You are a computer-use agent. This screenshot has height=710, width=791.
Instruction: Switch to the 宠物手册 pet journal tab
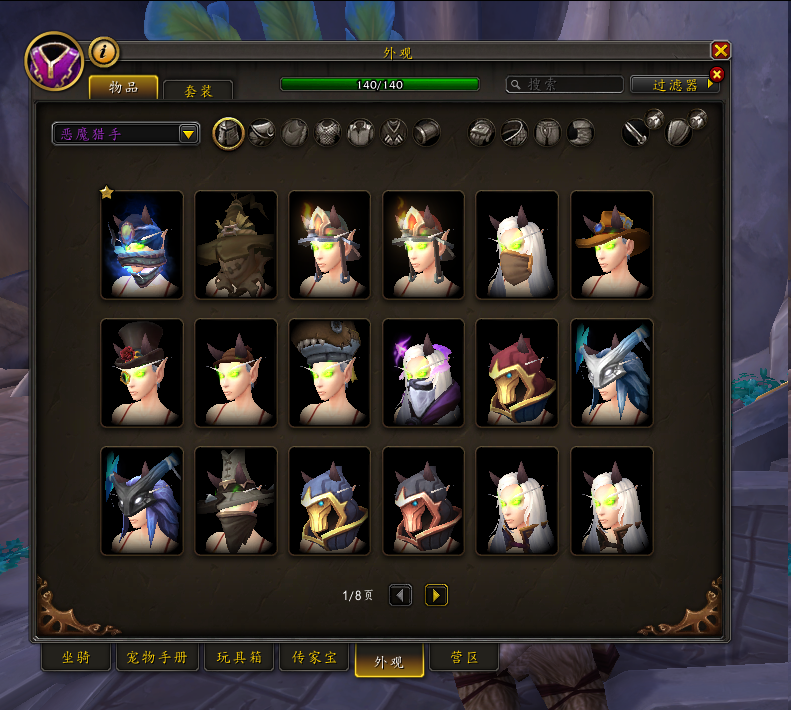(158, 658)
